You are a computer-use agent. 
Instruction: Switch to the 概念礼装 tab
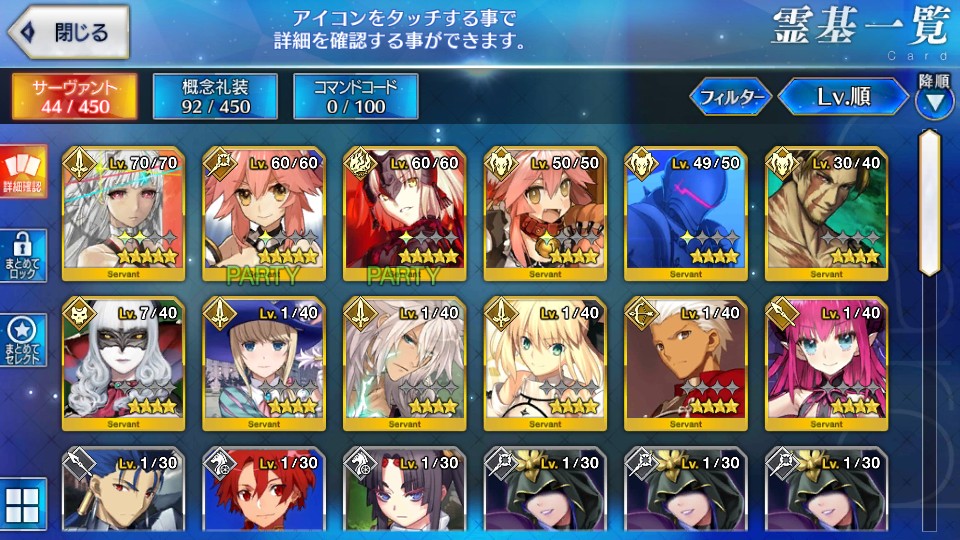point(214,95)
